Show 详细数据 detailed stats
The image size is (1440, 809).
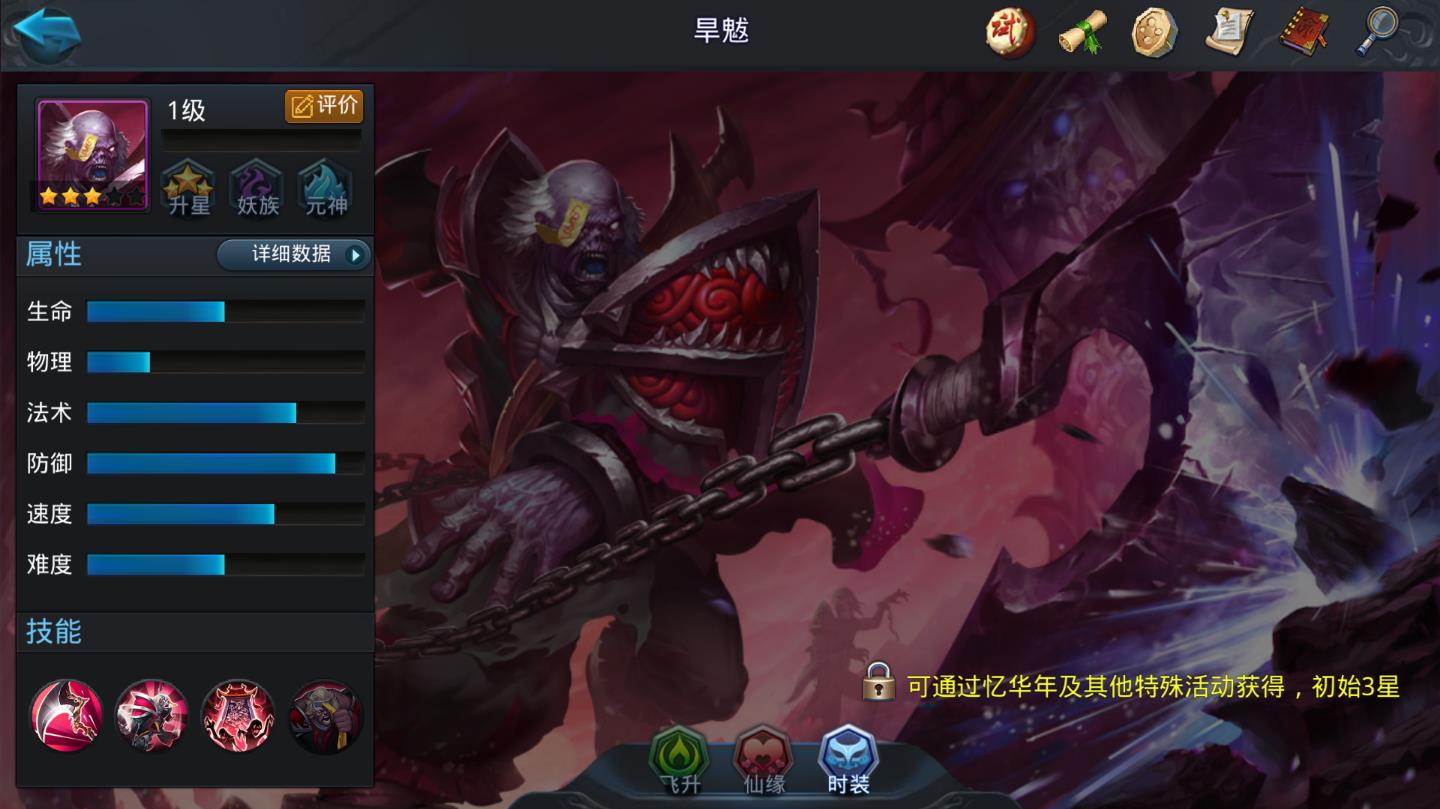pos(293,255)
